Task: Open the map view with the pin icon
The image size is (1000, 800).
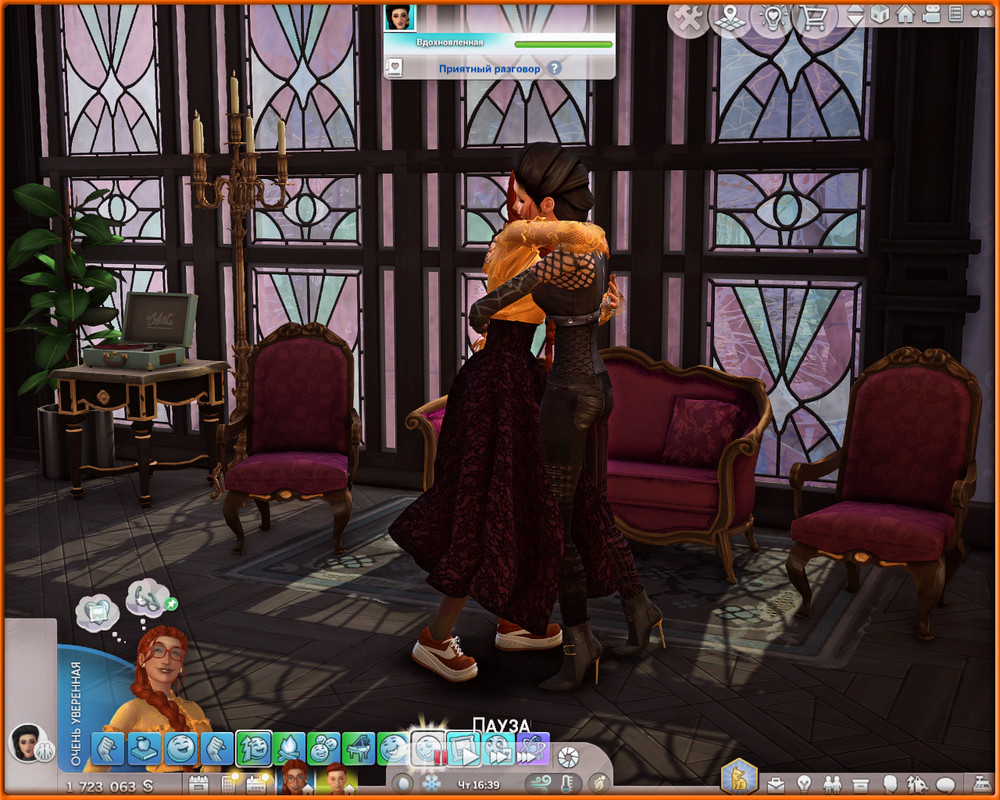Action: pyautogui.click(x=729, y=18)
